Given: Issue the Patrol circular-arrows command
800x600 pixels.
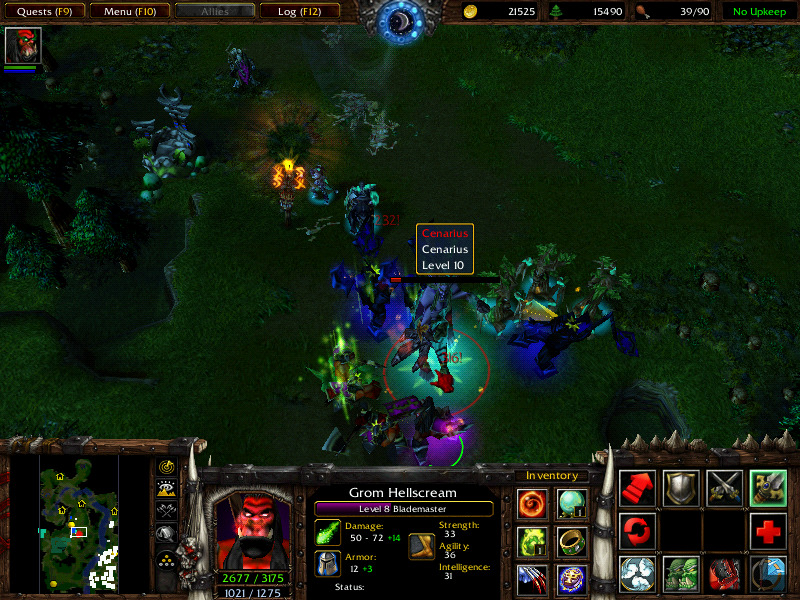Looking at the screenshot, I should point(638,531).
